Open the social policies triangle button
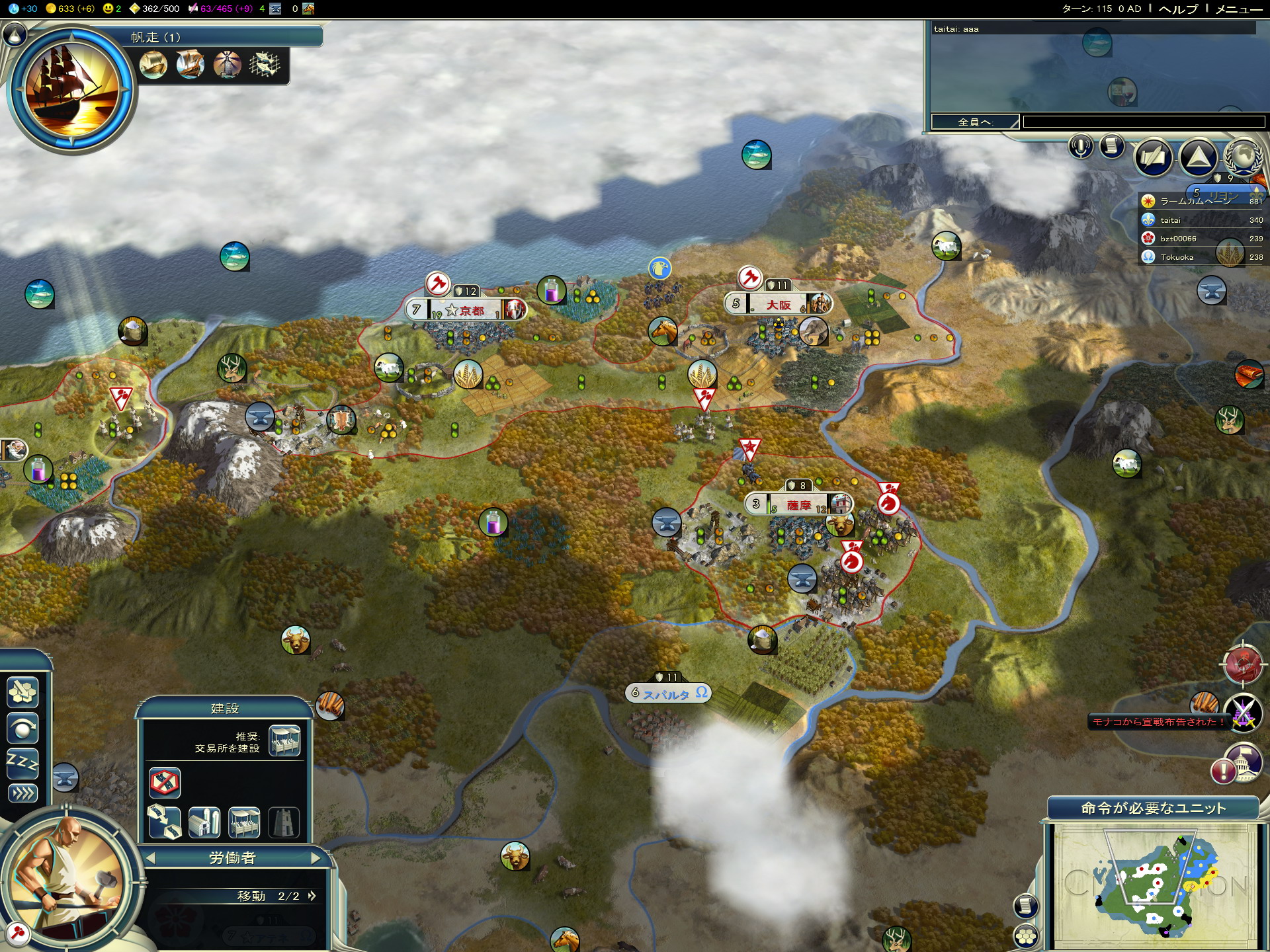This screenshot has height=952, width=1270. (x=1198, y=157)
